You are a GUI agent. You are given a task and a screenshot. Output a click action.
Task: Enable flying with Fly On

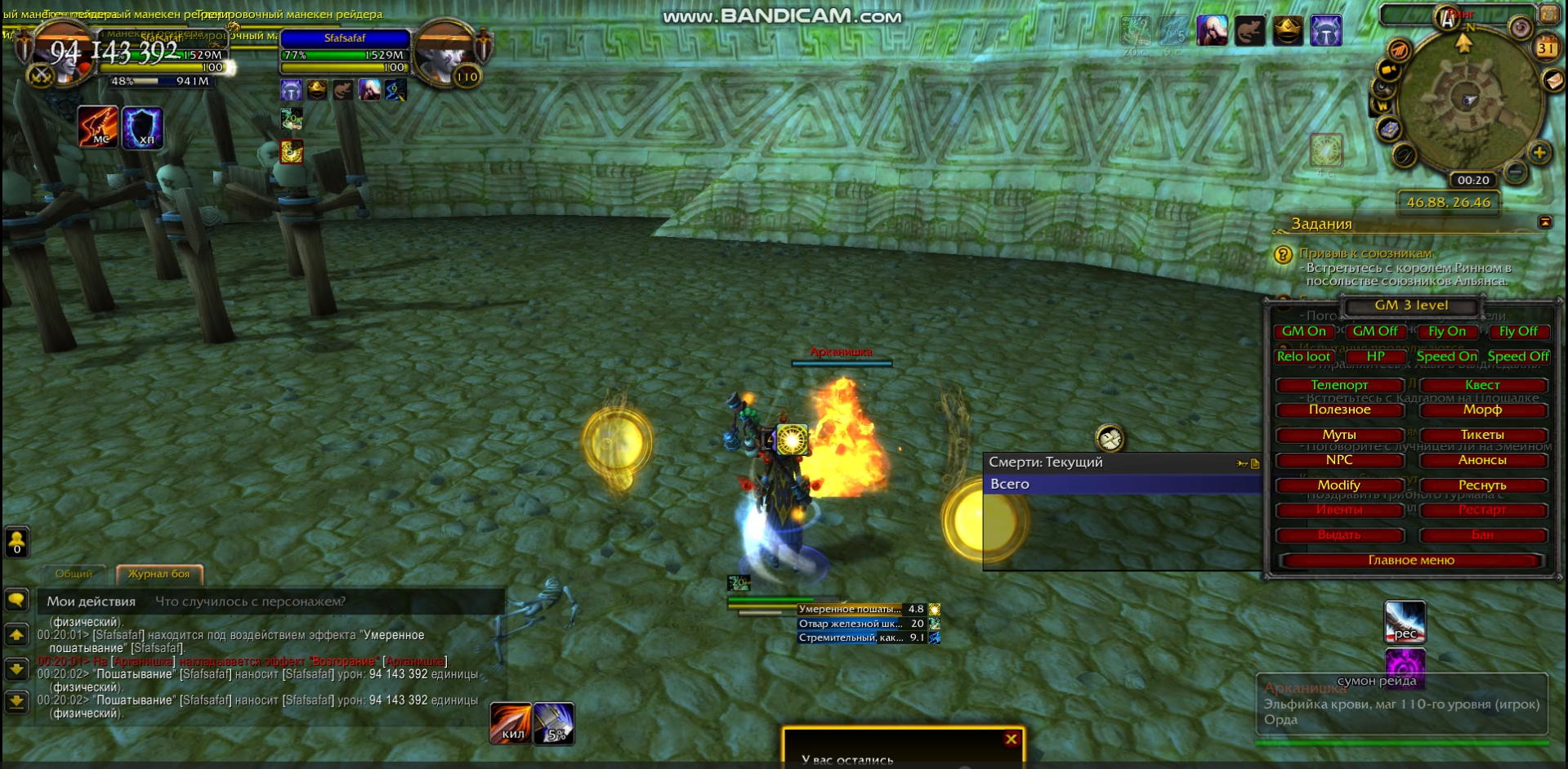pos(1446,331)
